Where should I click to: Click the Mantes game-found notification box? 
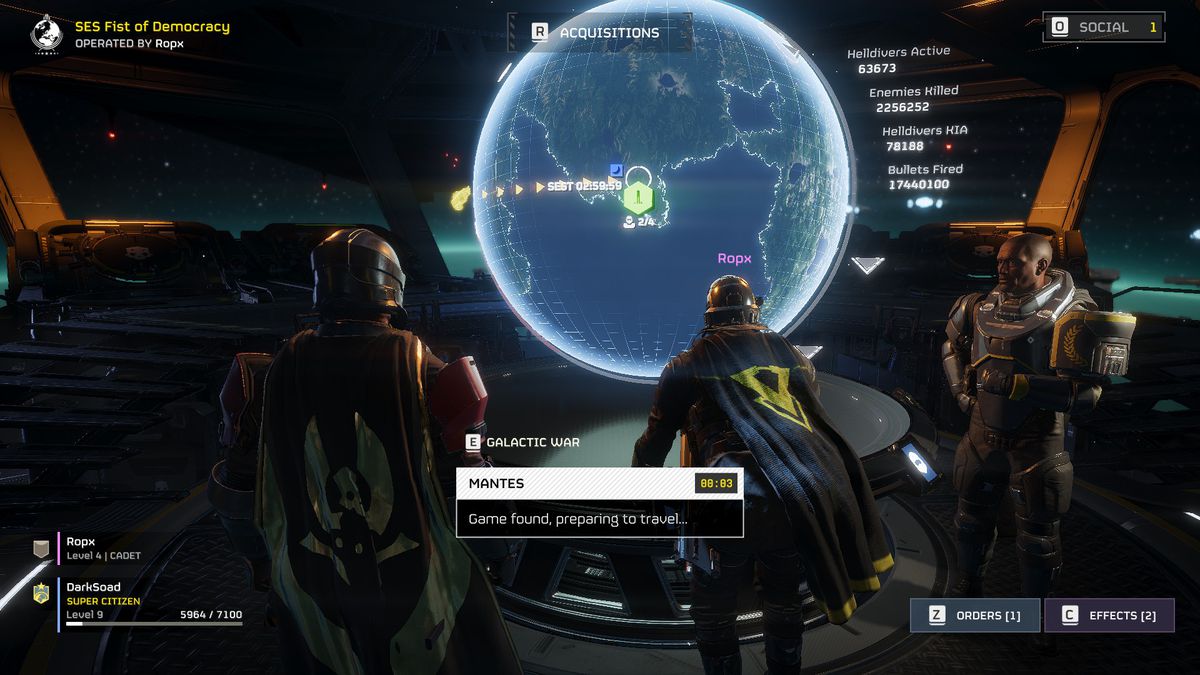point(599,502)
